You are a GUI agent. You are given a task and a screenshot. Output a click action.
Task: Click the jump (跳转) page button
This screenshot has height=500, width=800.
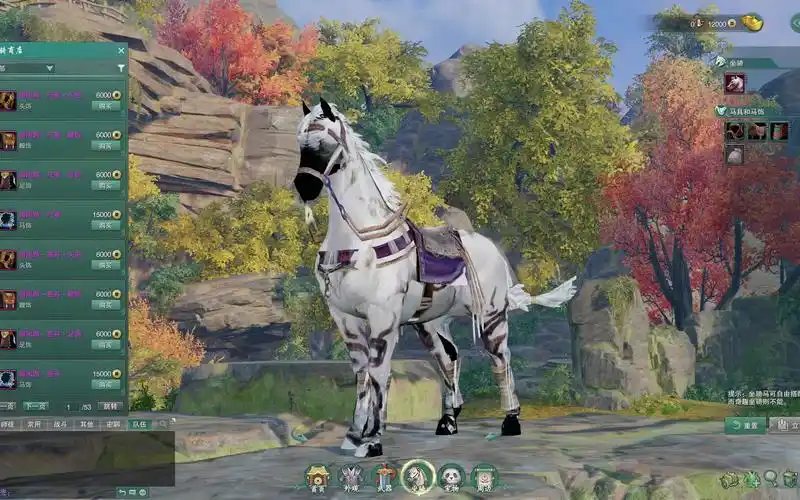[x=111, y=407]
